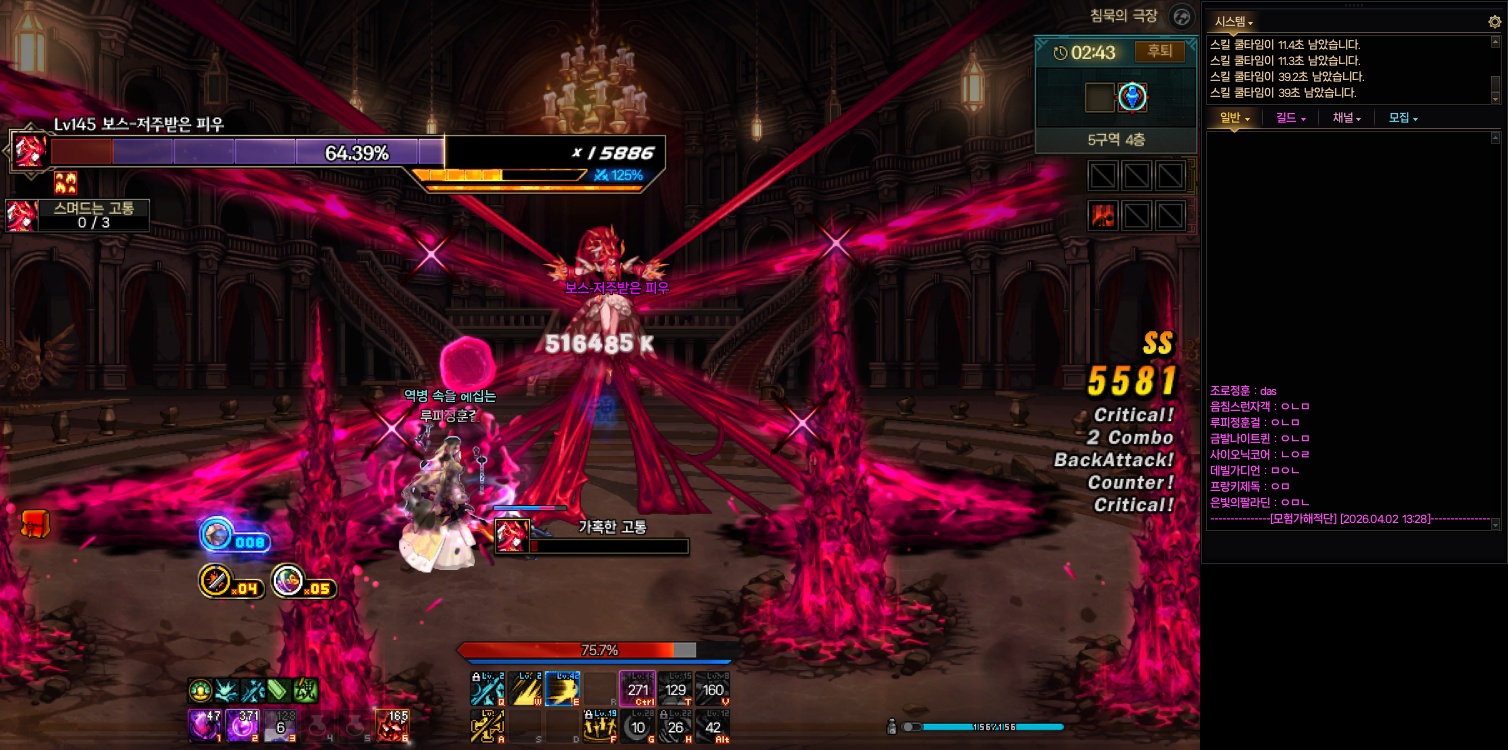Use the golden cross skill on A
The width and height of the screenshot is (1508, 750).
coord(488,727)
